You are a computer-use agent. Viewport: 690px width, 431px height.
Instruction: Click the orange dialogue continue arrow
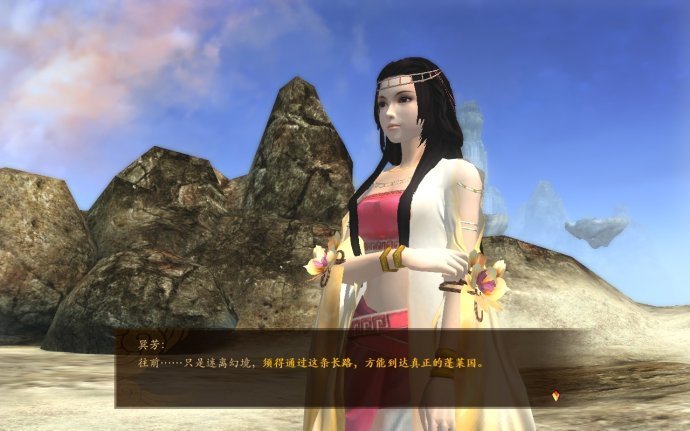point(556,396)
